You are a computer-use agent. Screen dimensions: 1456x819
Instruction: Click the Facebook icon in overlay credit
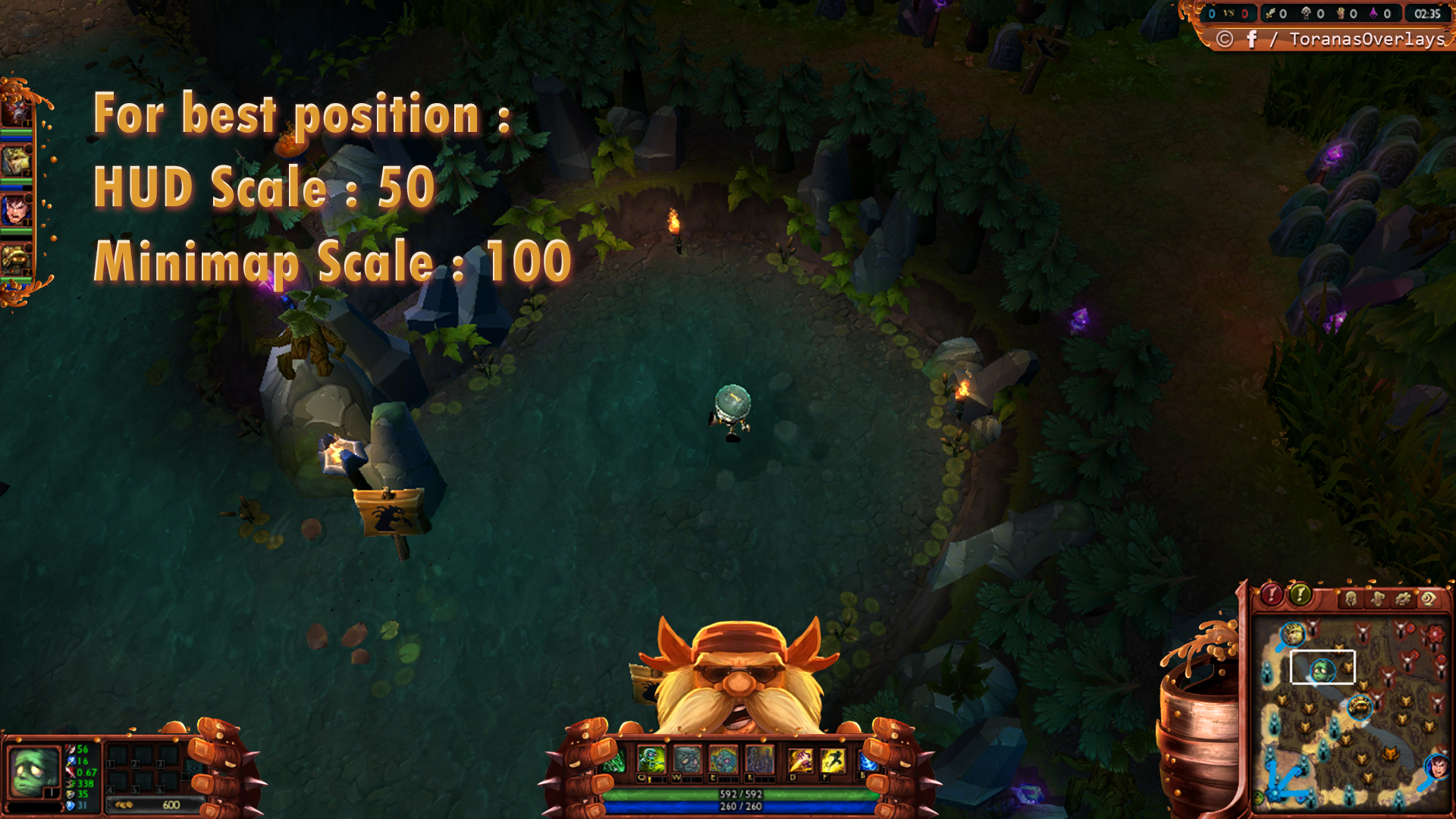point(1251,39)
